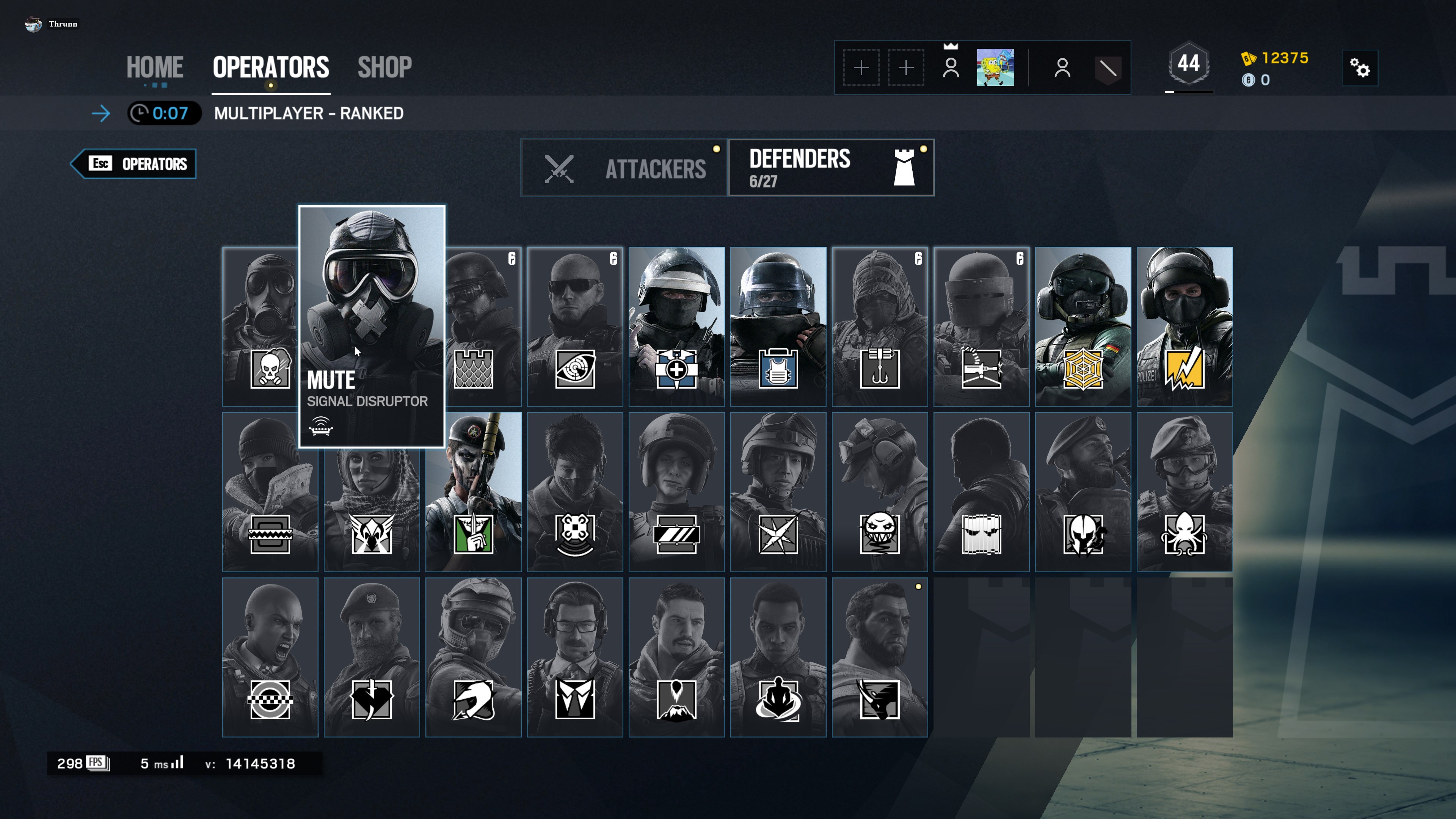The image size is (1456, 819).
Task: Open the level 44 rank badge
Action: (x=1188, y=64)
